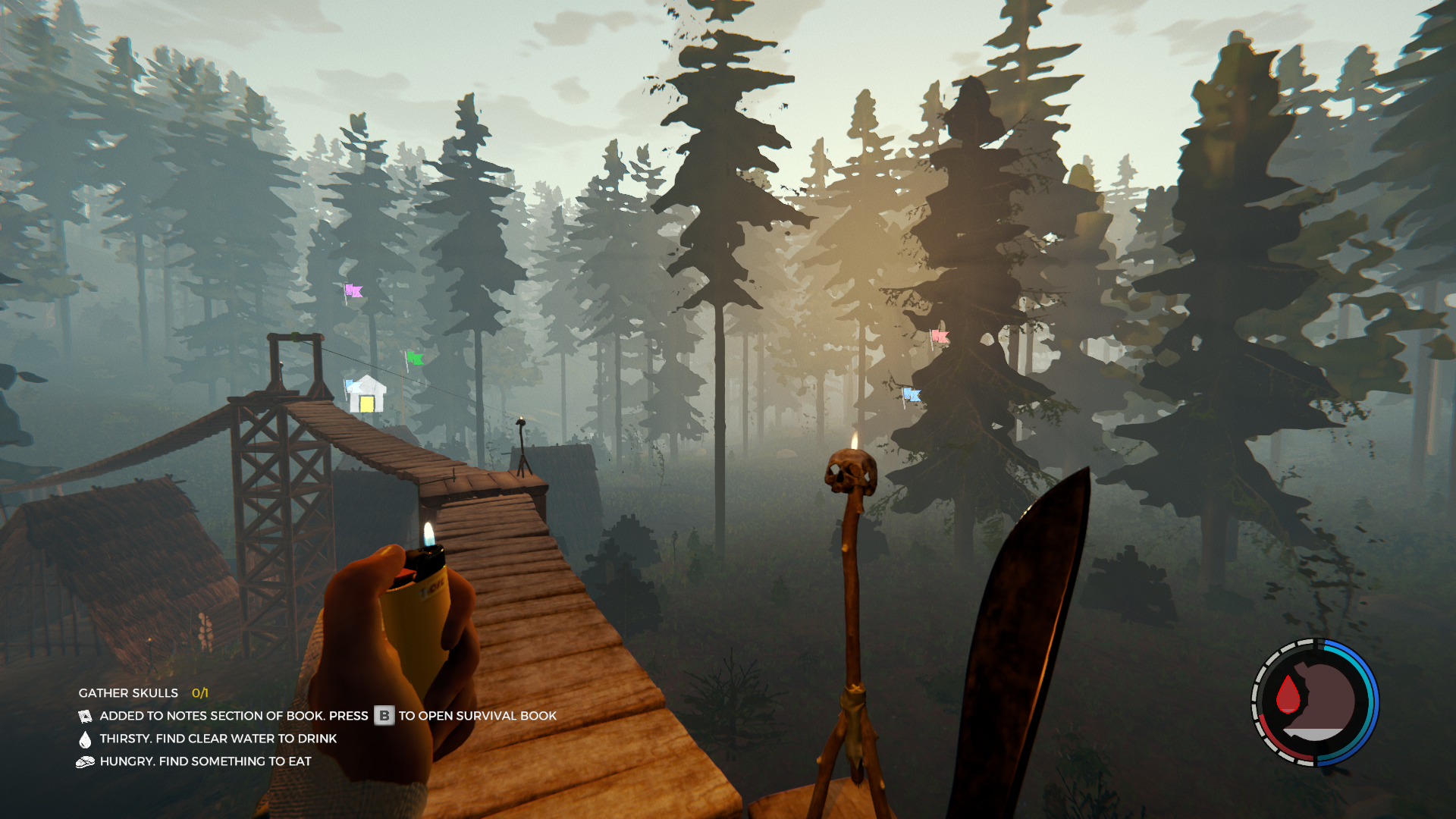Click the white house shelter marker

[367, 394]
